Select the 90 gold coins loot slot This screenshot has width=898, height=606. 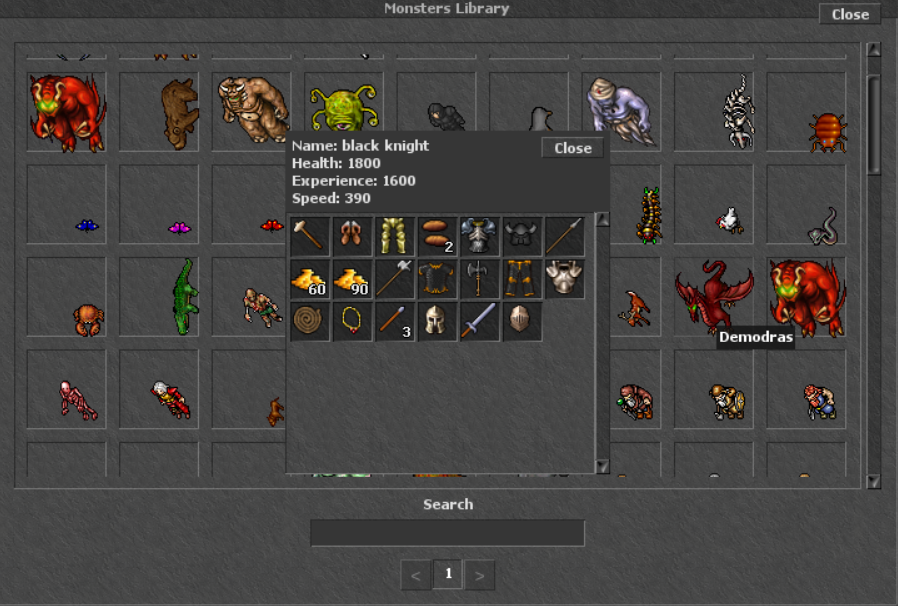[x=352, y=280]
